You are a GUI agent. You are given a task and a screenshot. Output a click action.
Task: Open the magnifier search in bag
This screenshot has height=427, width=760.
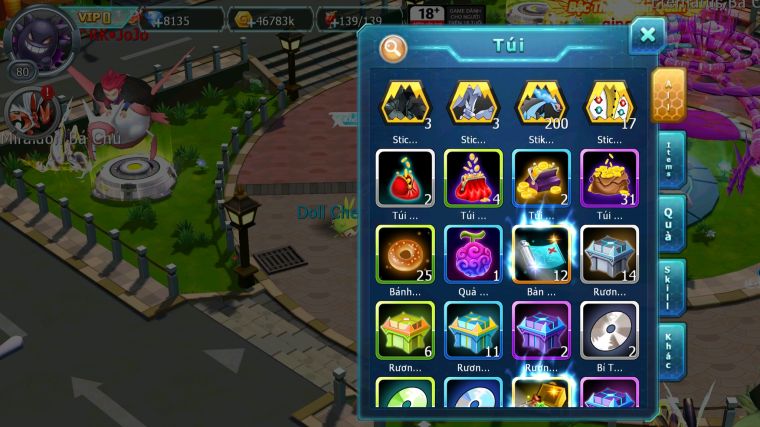pyautogui.click(x=393, y=47)
